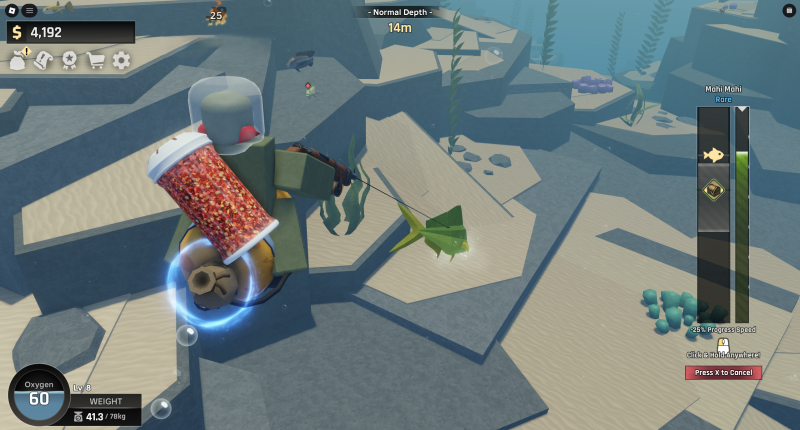Open the shopping cart shop
Image resolution: width=800 pixels, height=430 pixels.
[96, 60]
